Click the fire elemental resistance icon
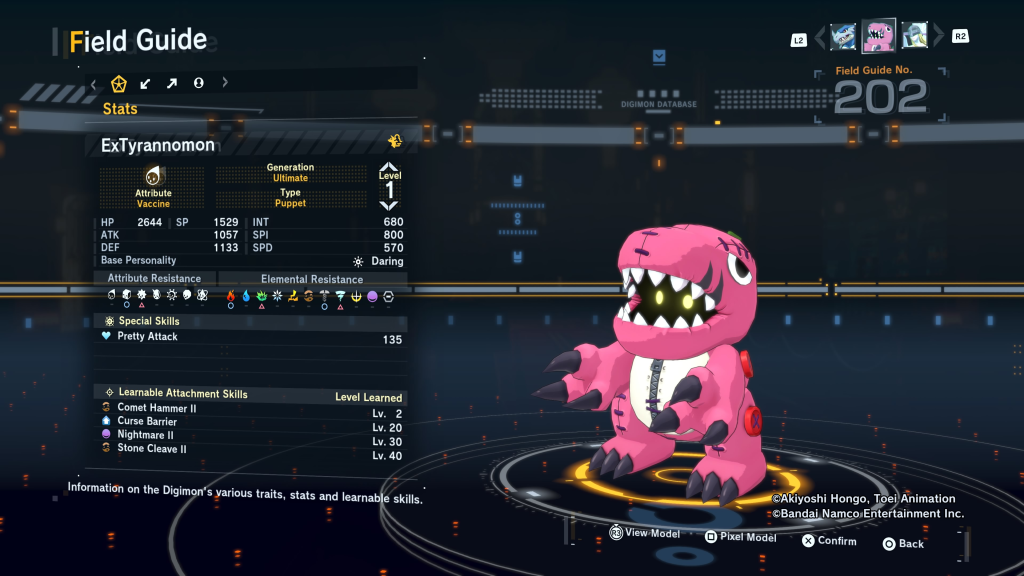The image size is (1024, 576). 230,296
